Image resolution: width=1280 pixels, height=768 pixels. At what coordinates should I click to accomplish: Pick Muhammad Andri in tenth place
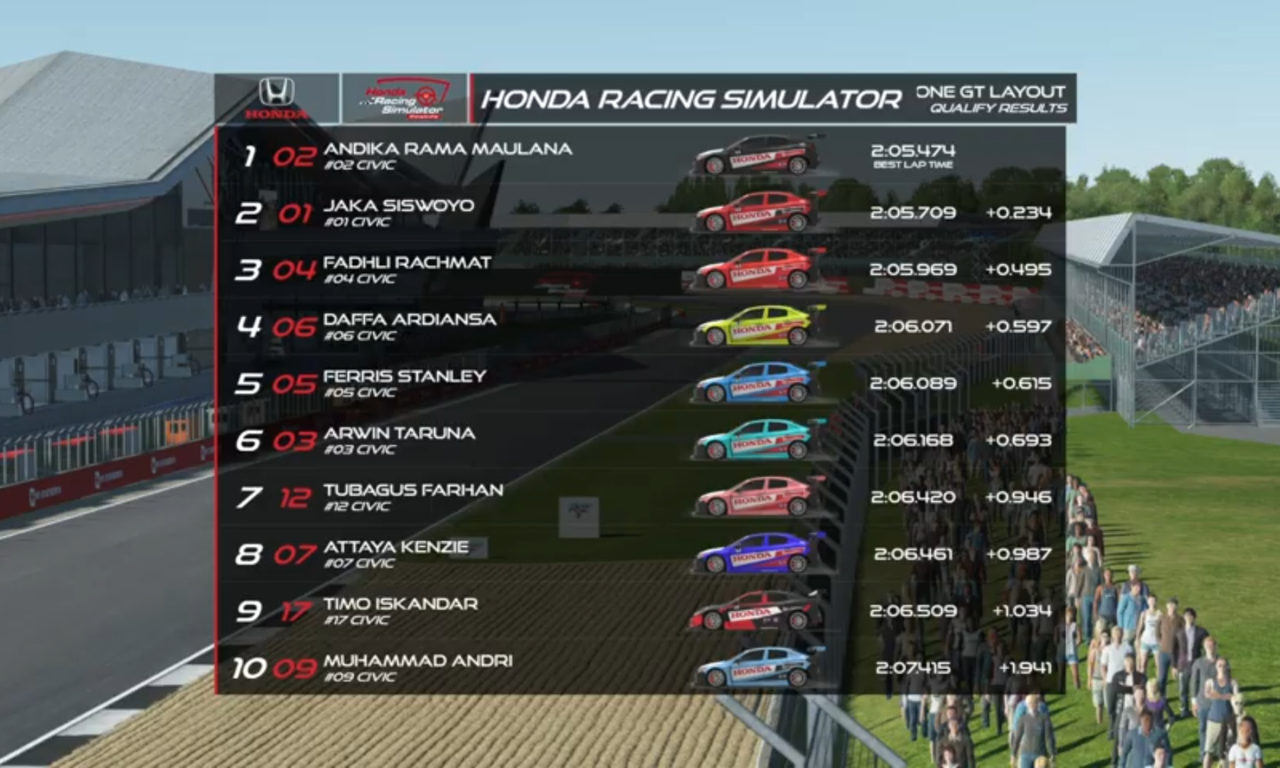417,667
